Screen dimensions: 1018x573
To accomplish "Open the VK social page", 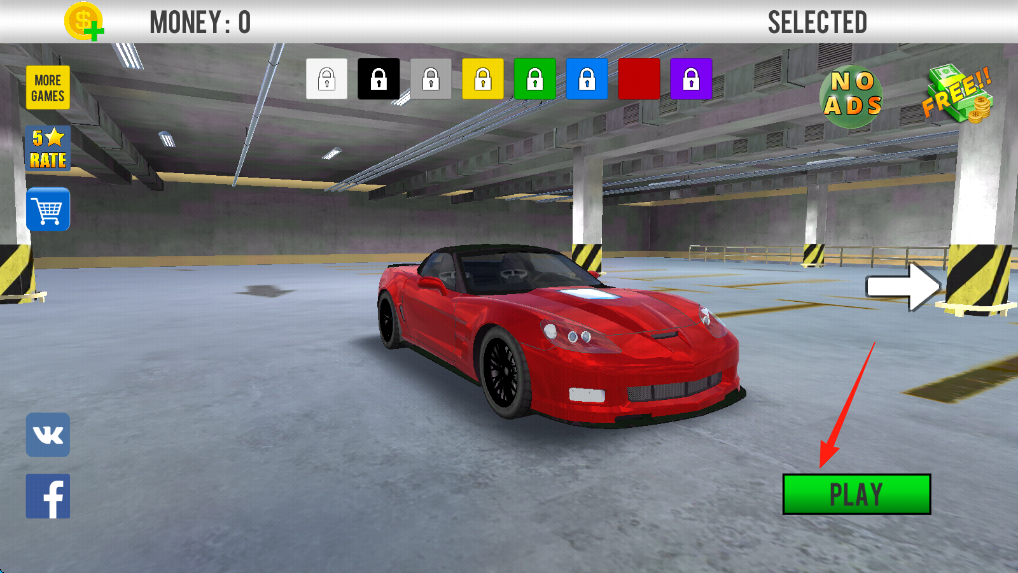I will tap(47, 435).
